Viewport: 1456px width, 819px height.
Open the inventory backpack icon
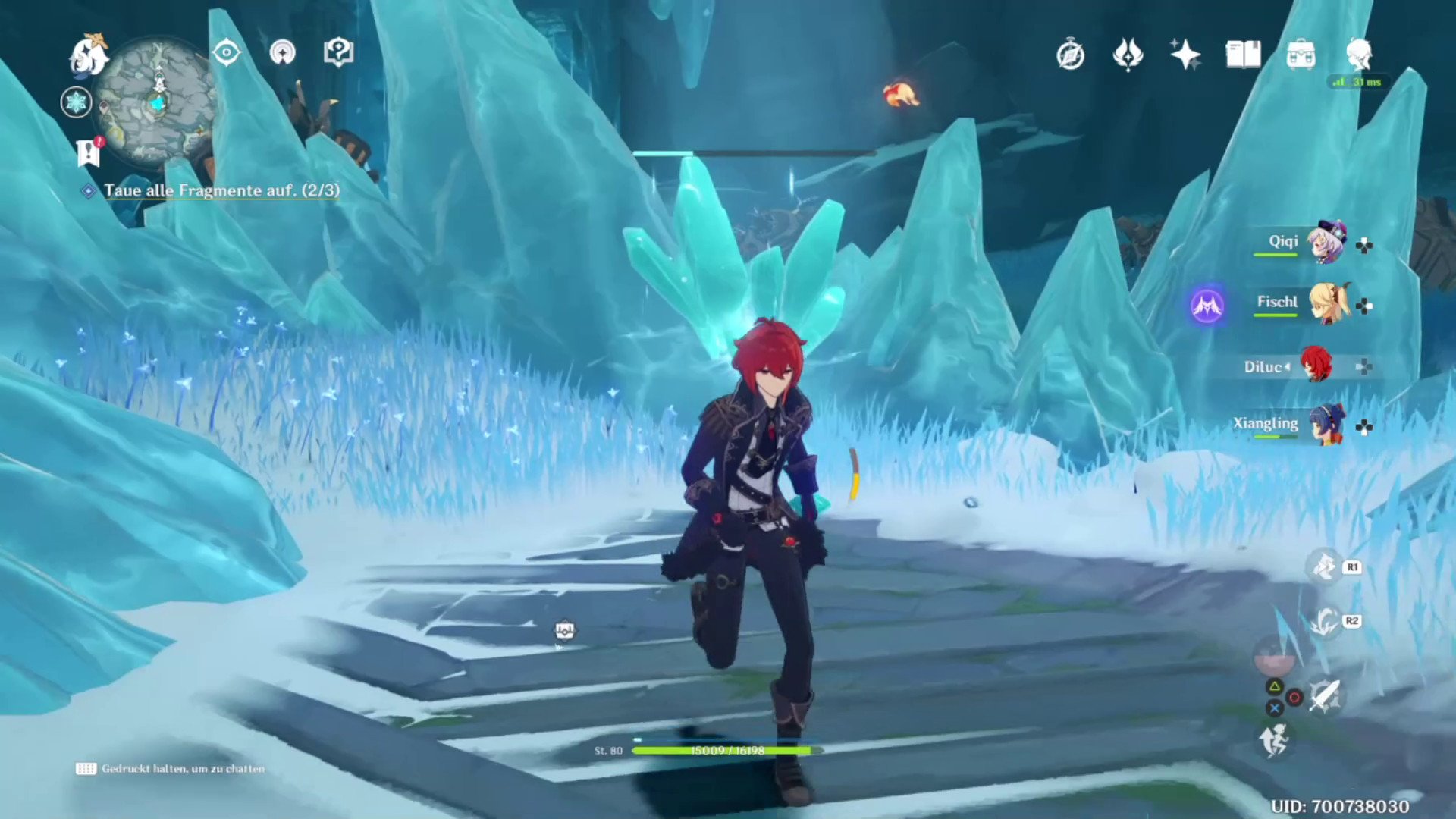coord(1301,55)
